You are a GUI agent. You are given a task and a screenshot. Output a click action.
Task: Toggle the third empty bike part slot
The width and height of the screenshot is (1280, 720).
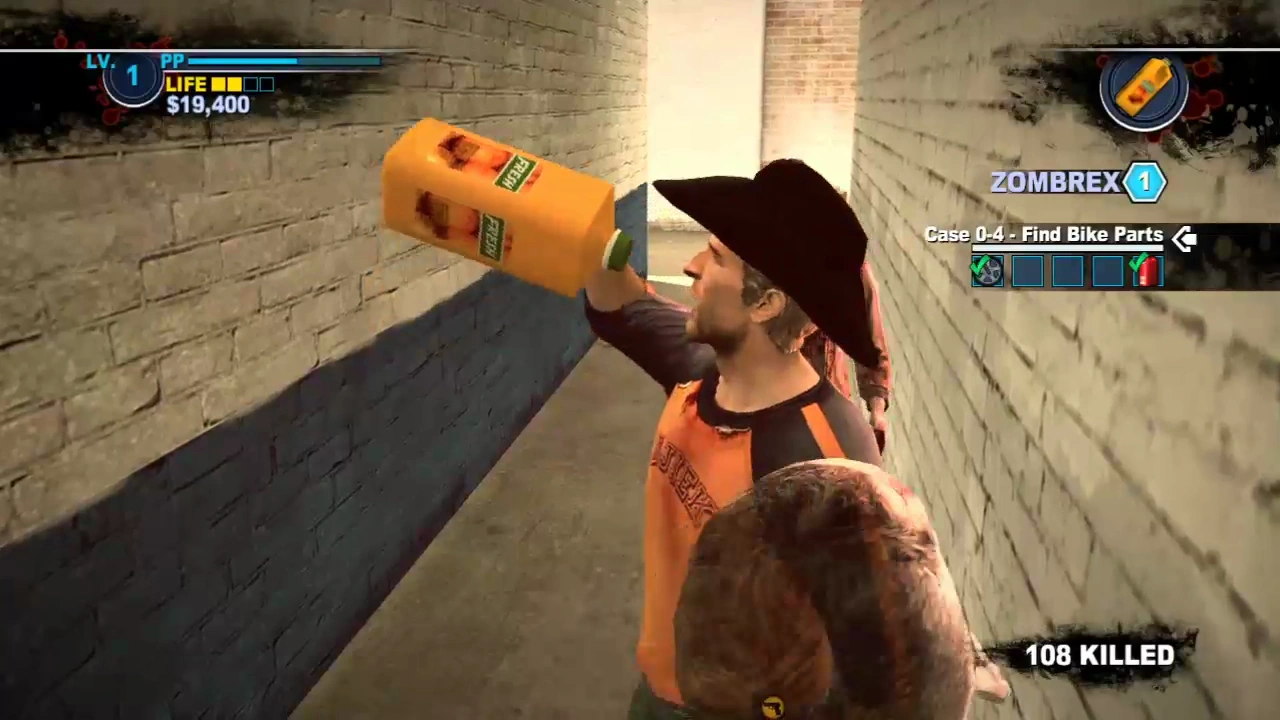(x=1107, y=270)
